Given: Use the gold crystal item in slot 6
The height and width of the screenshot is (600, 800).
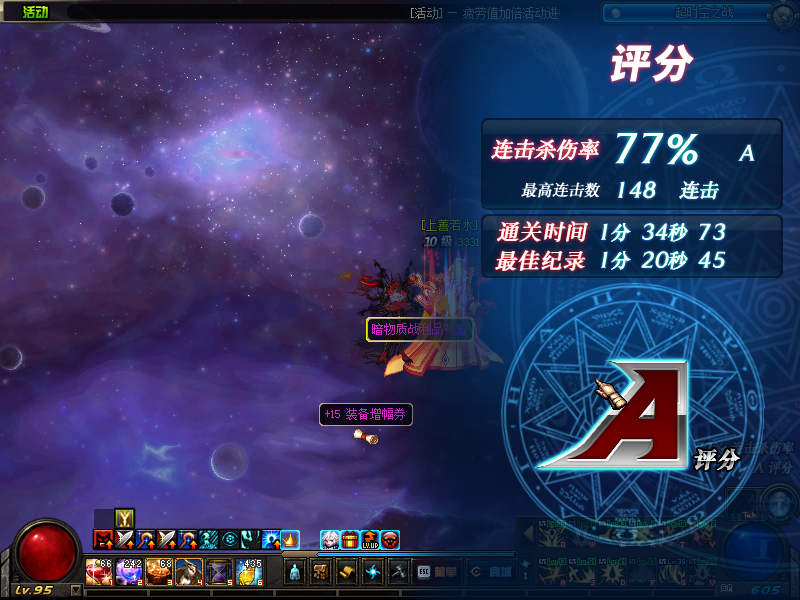Looking at the screenshot, I should 248,573.
